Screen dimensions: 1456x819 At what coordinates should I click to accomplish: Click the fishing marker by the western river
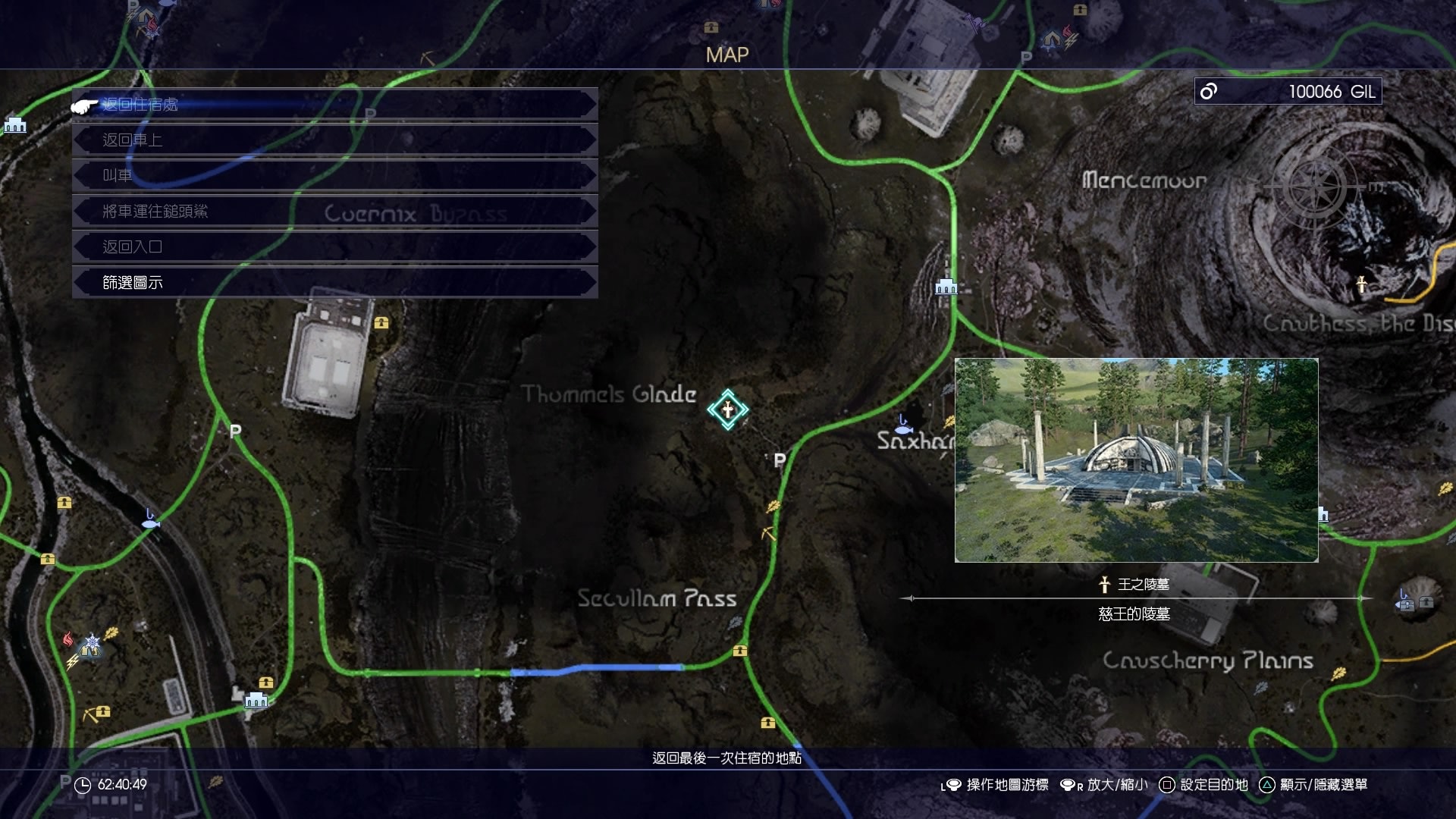(x=150, y=520)
